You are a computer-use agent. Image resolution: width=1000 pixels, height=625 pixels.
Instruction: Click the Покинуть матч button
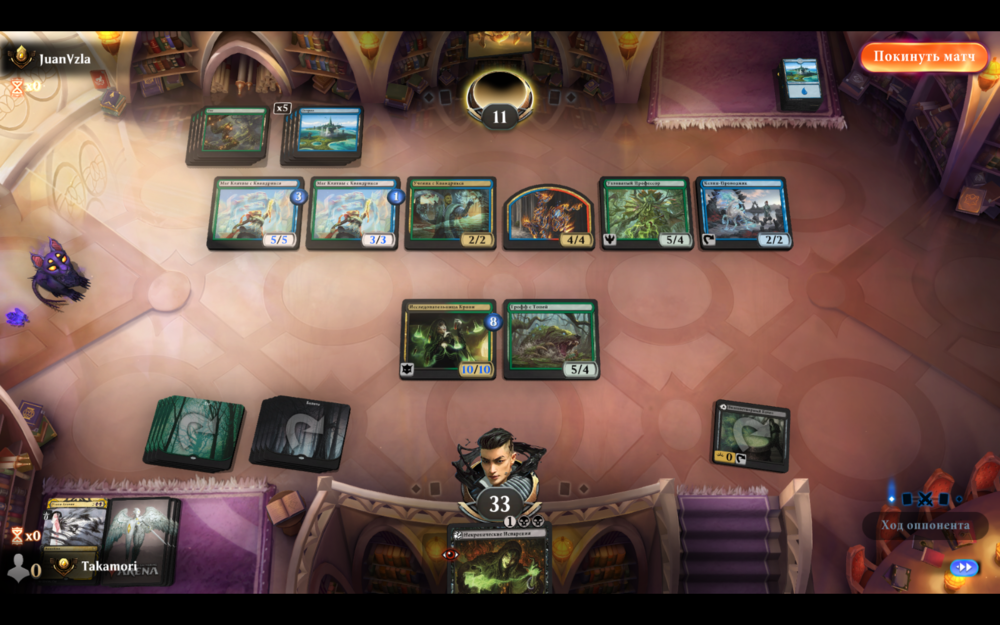tap(922, 57)
